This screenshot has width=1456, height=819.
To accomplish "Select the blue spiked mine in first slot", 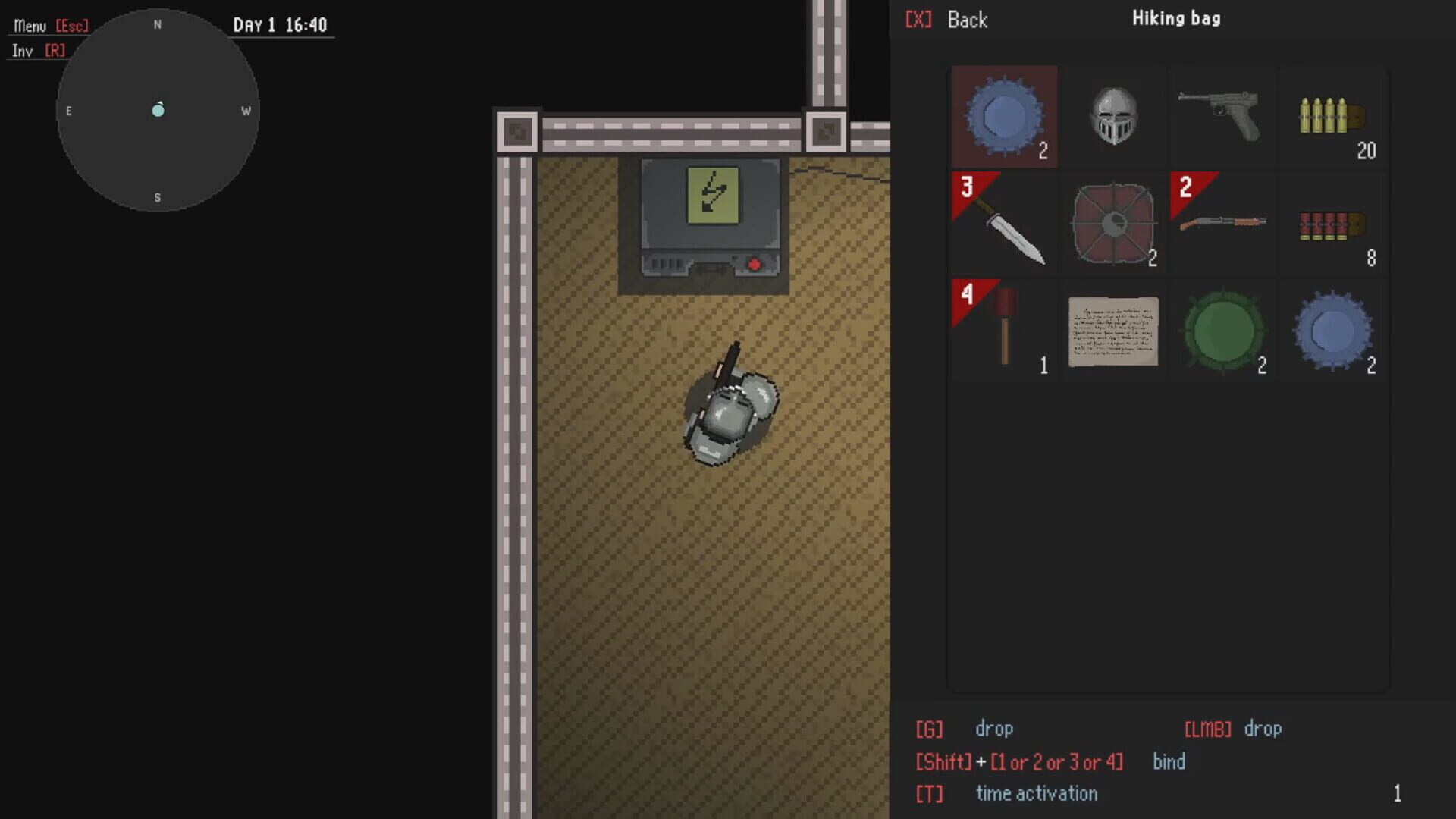I will (x=1003, y=118).
